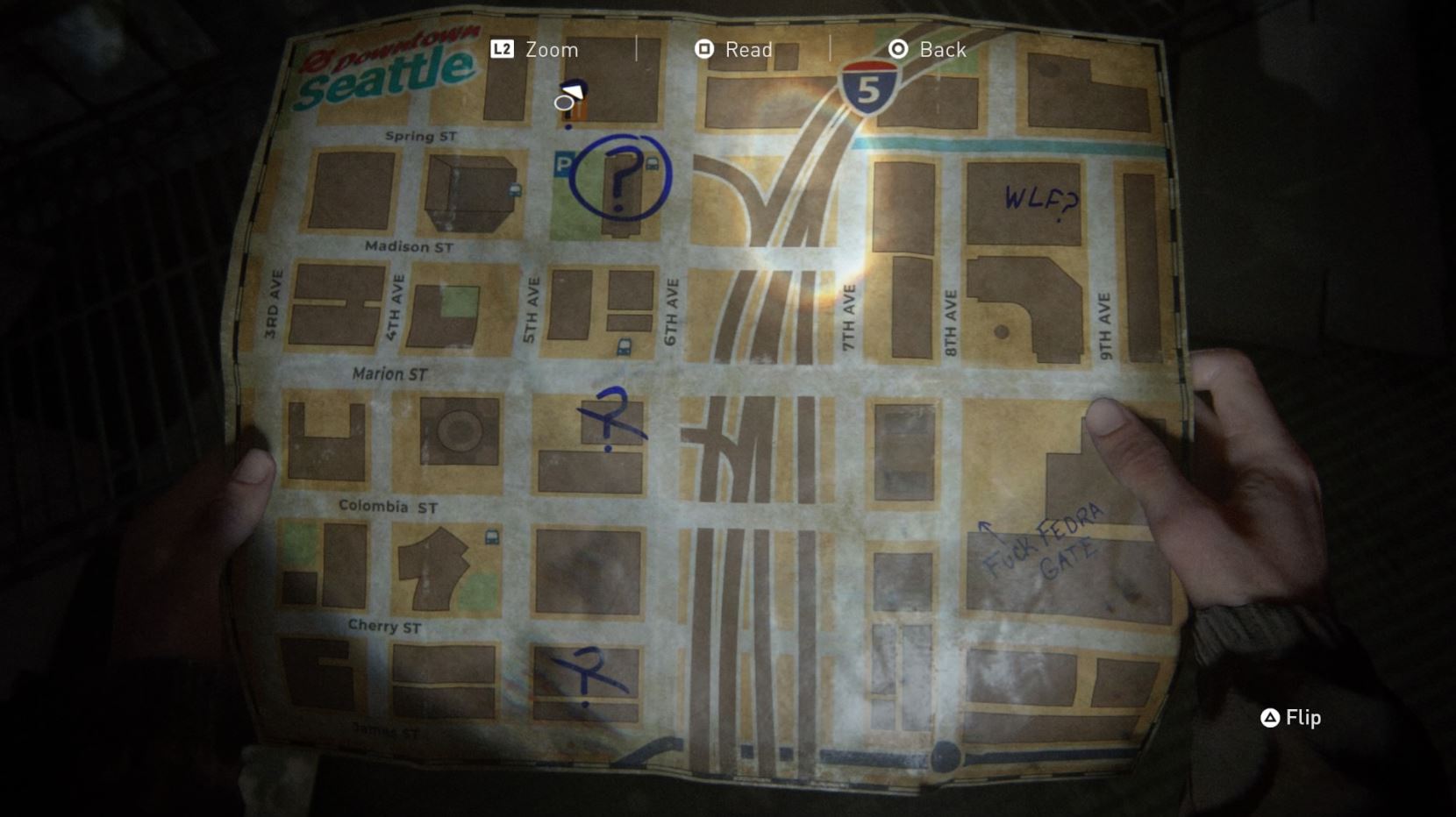Click the square Read button icon

click(x=703, y=49)
